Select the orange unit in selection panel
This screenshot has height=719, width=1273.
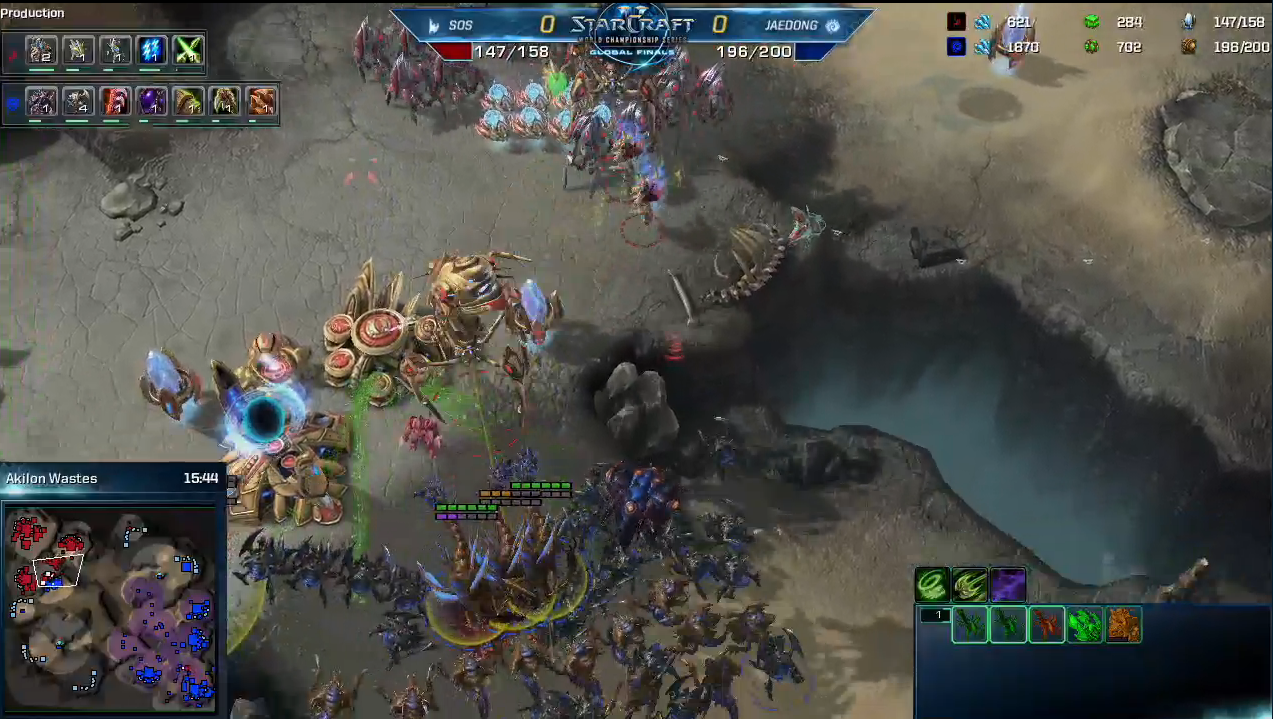pyautogui.click(x=1124, y=625)
